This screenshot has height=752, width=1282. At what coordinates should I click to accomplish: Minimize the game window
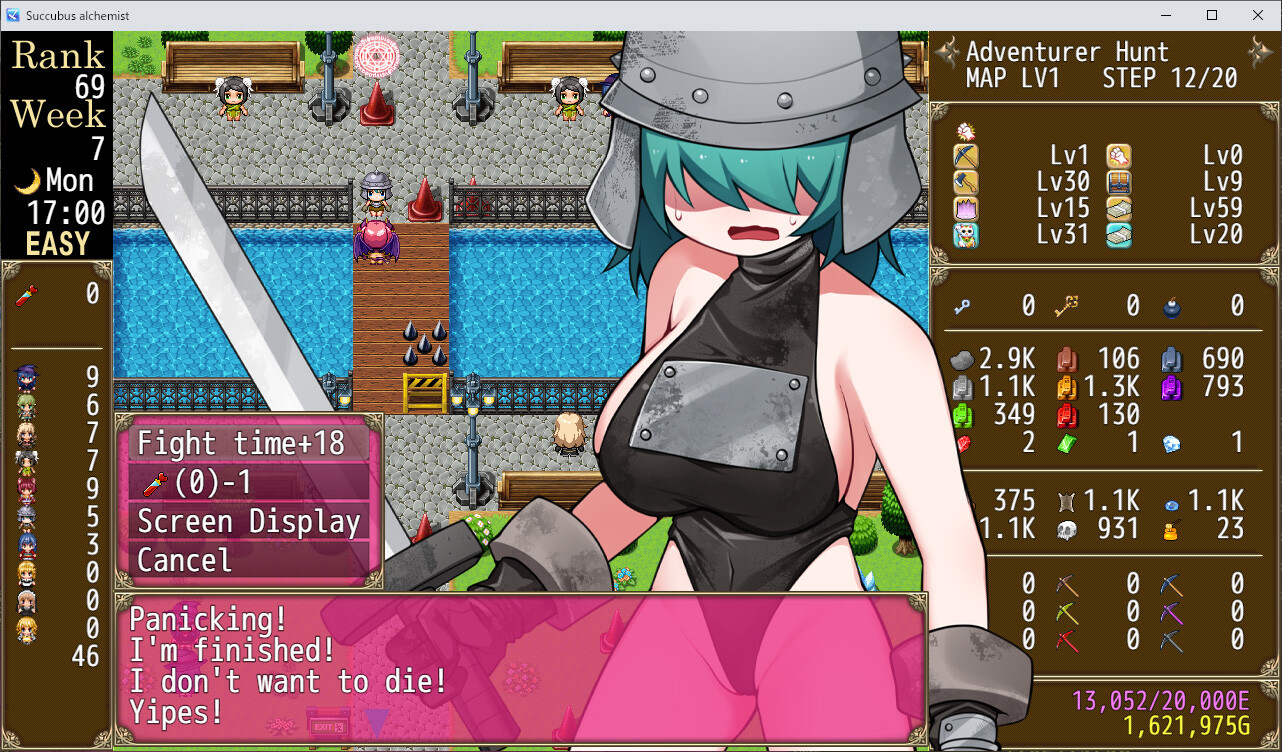click(x=1166, y=15)
